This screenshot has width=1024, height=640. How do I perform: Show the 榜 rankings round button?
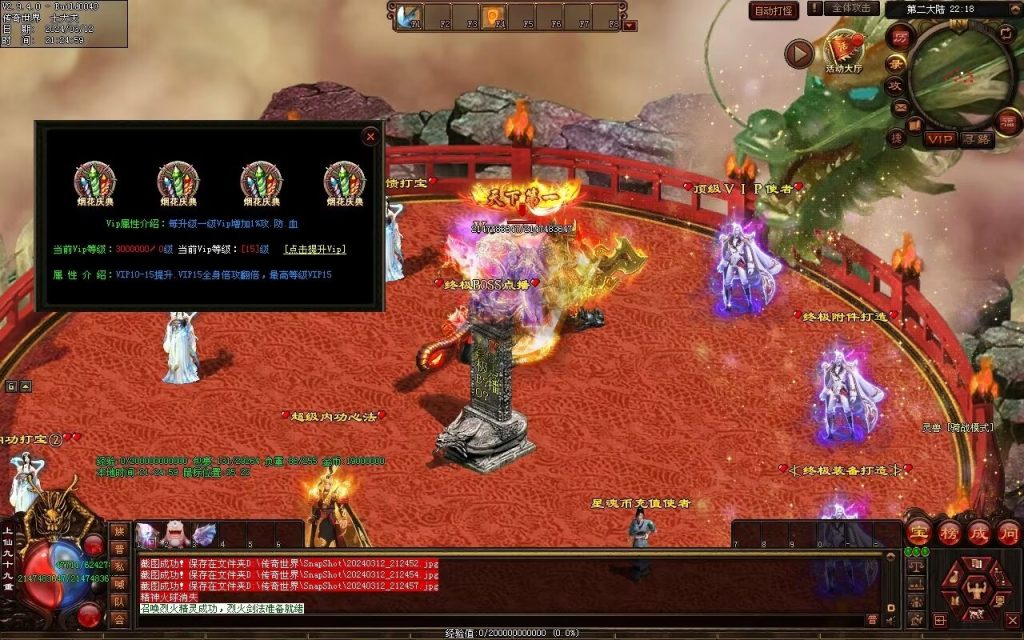(948, 531)
